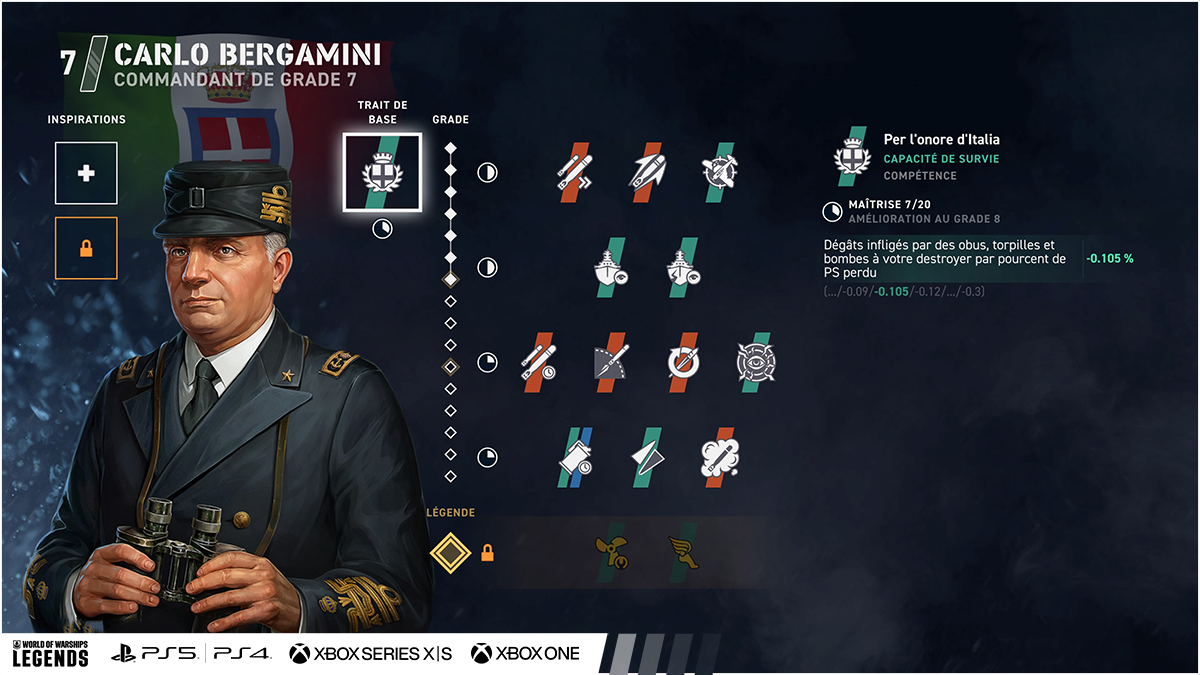Choose the golden winged boot legendary skill
Screen dimensions: 1200x675
click(684, 551)
